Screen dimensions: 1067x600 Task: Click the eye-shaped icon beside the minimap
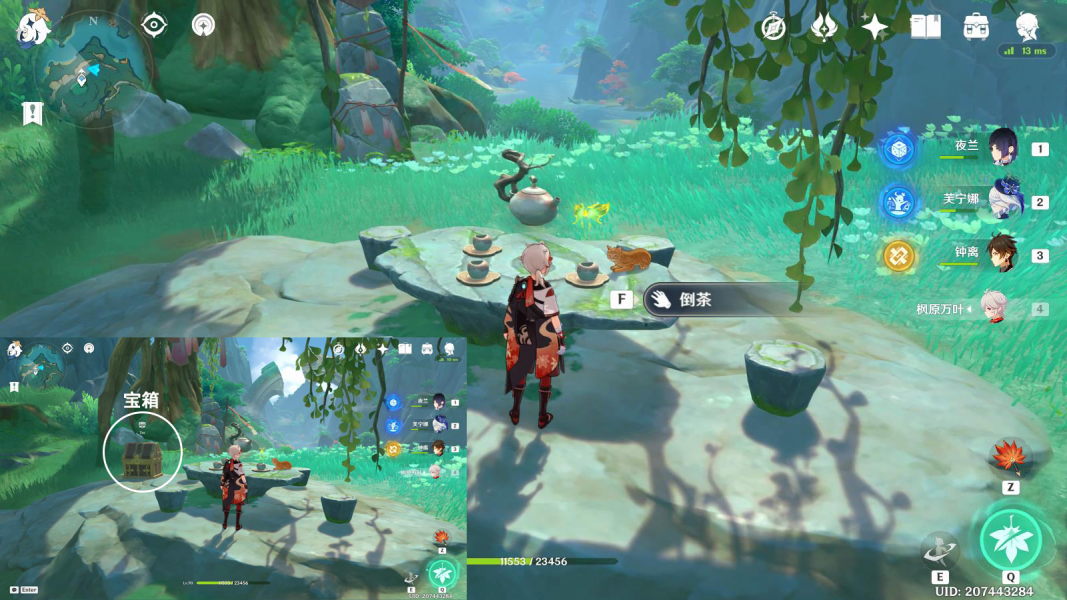point(154,25)
